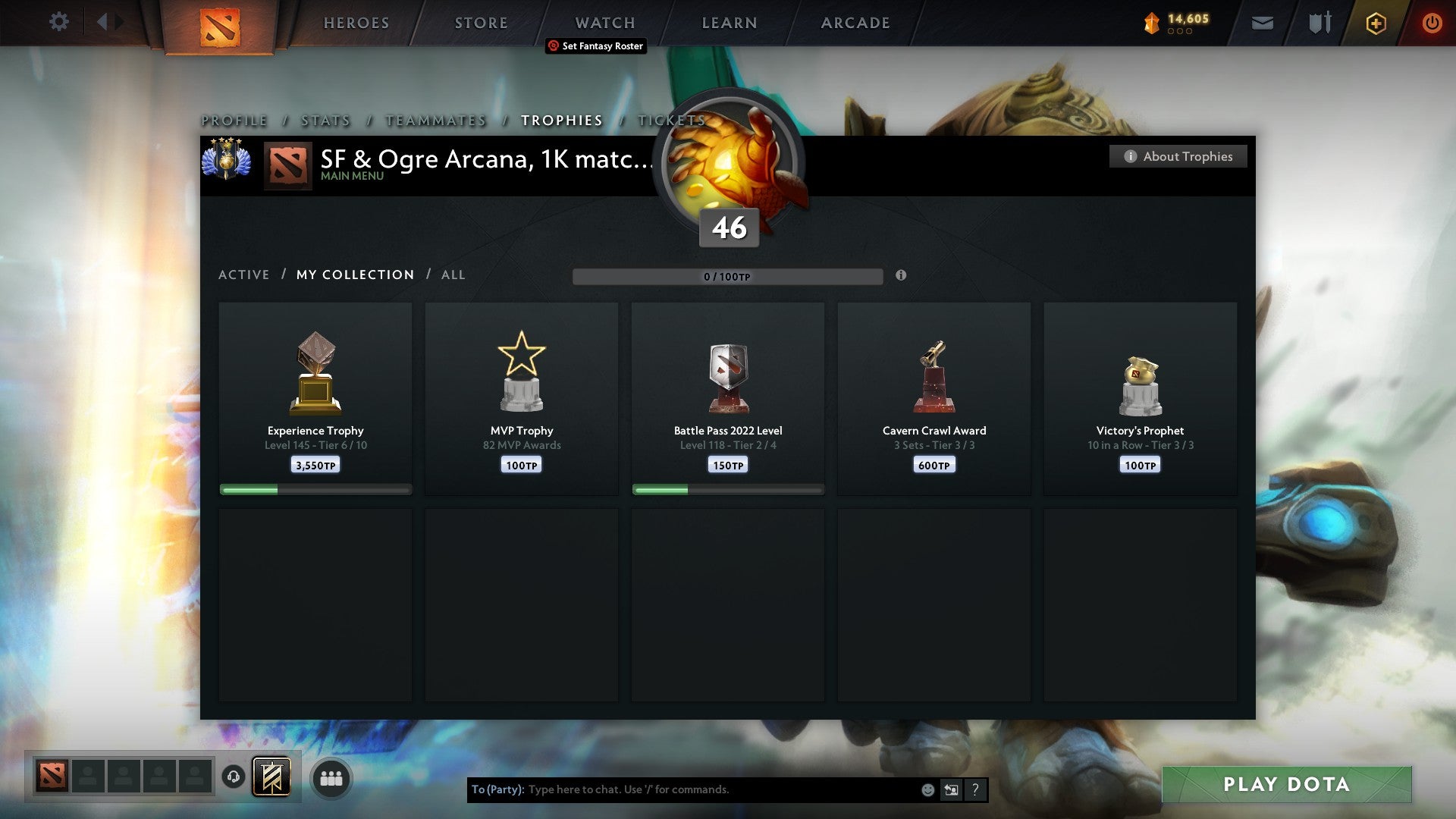Open Dota Plus via the hexagon plus icon

[x=1375, y=23]
